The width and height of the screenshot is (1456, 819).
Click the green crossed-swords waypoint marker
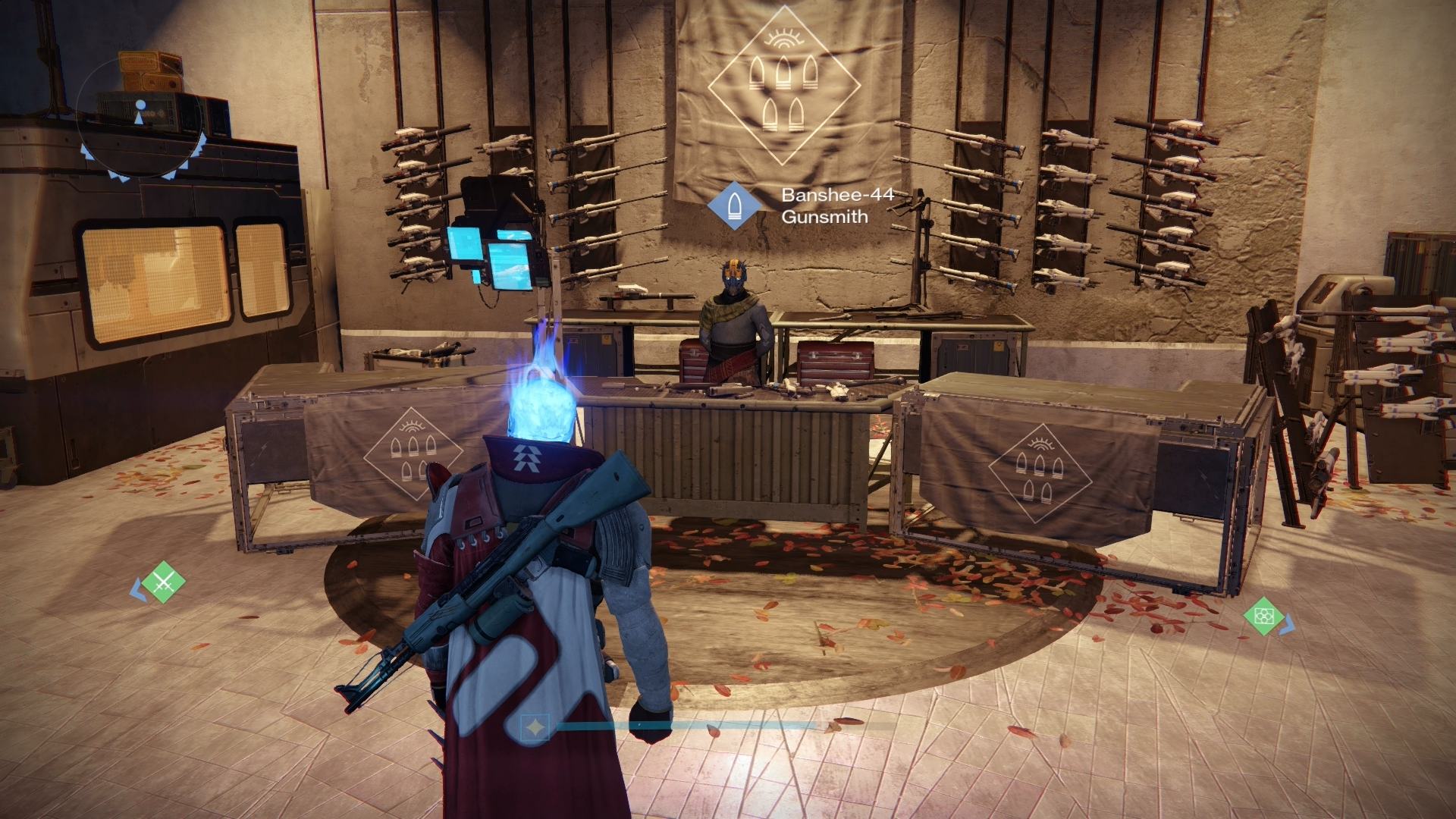coord(164,582)
